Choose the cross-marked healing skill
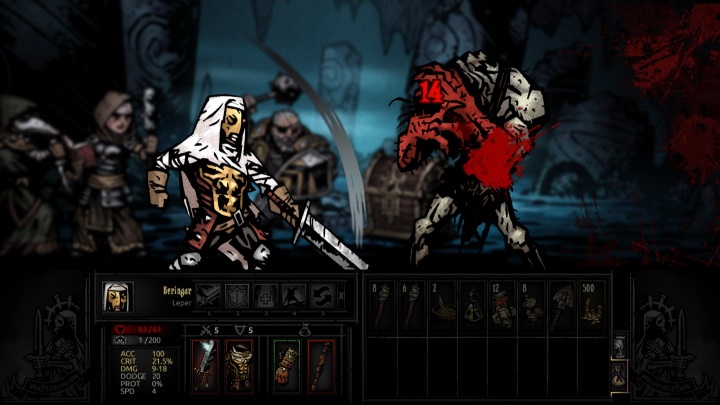Screen dimensions: 720x405 [x=265, y=295]
